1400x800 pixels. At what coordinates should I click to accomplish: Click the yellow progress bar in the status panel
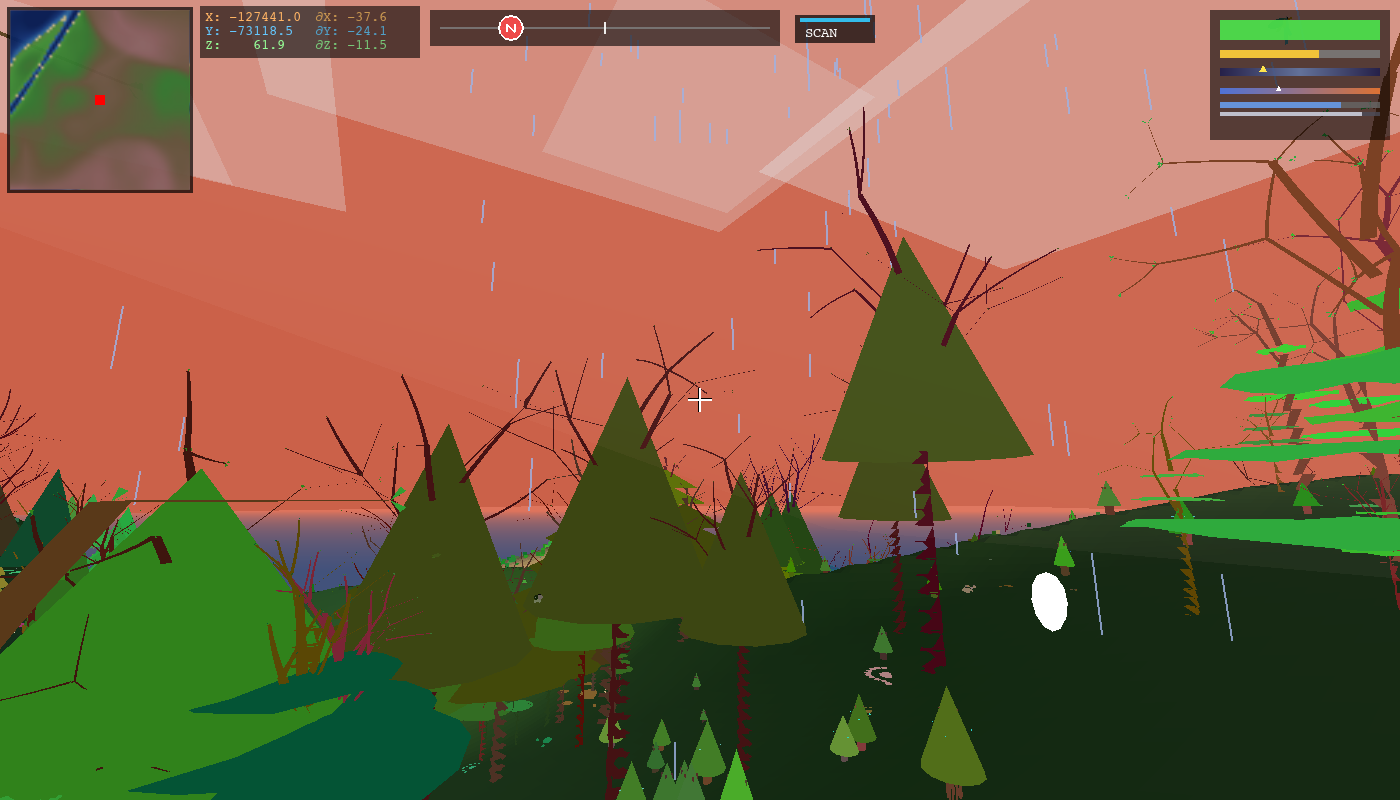pyautogui.click(x=1268, y=51)
